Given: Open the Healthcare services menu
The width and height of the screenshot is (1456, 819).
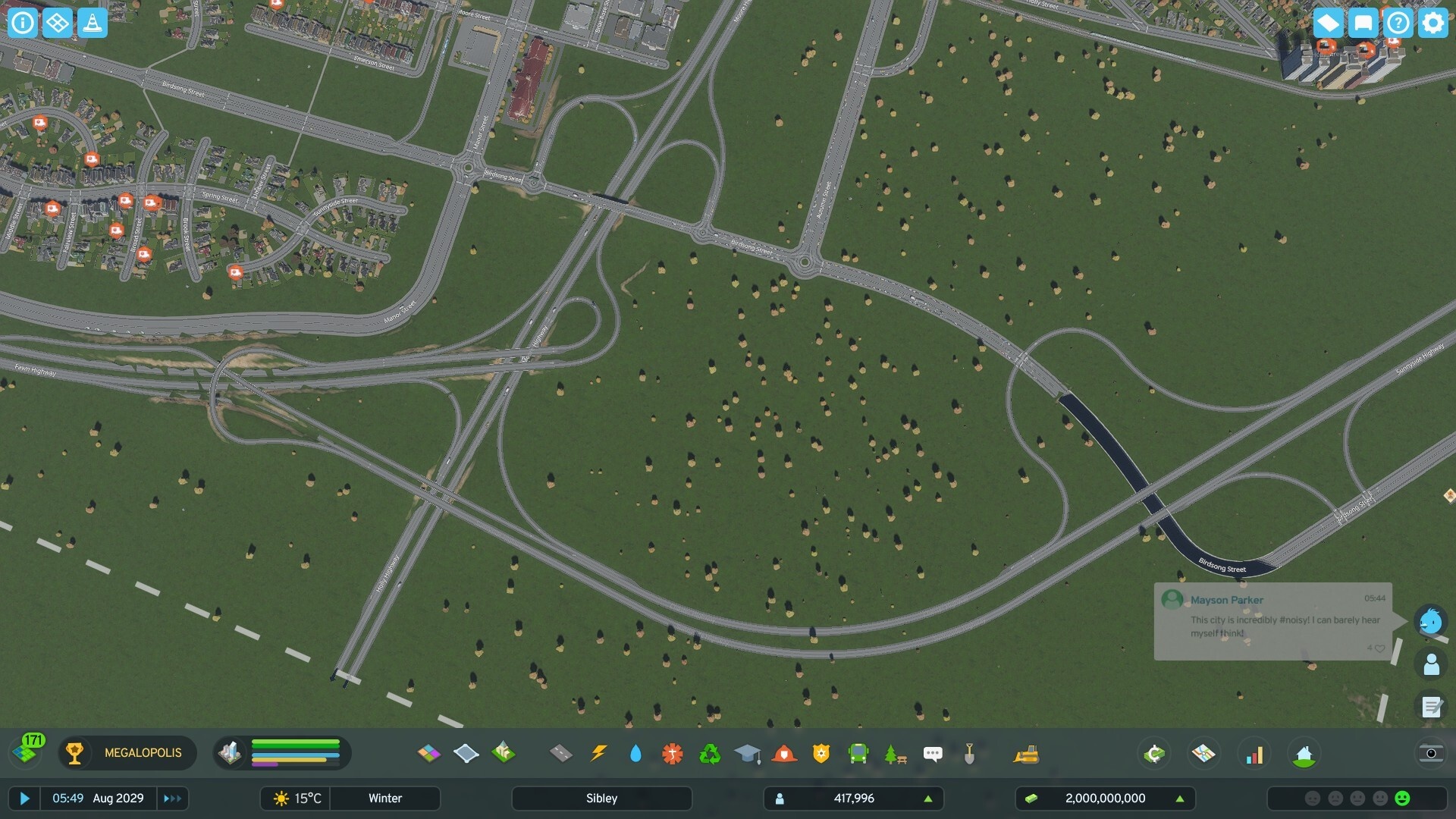Looking at the screenshot, I should (x=672, y=753).
